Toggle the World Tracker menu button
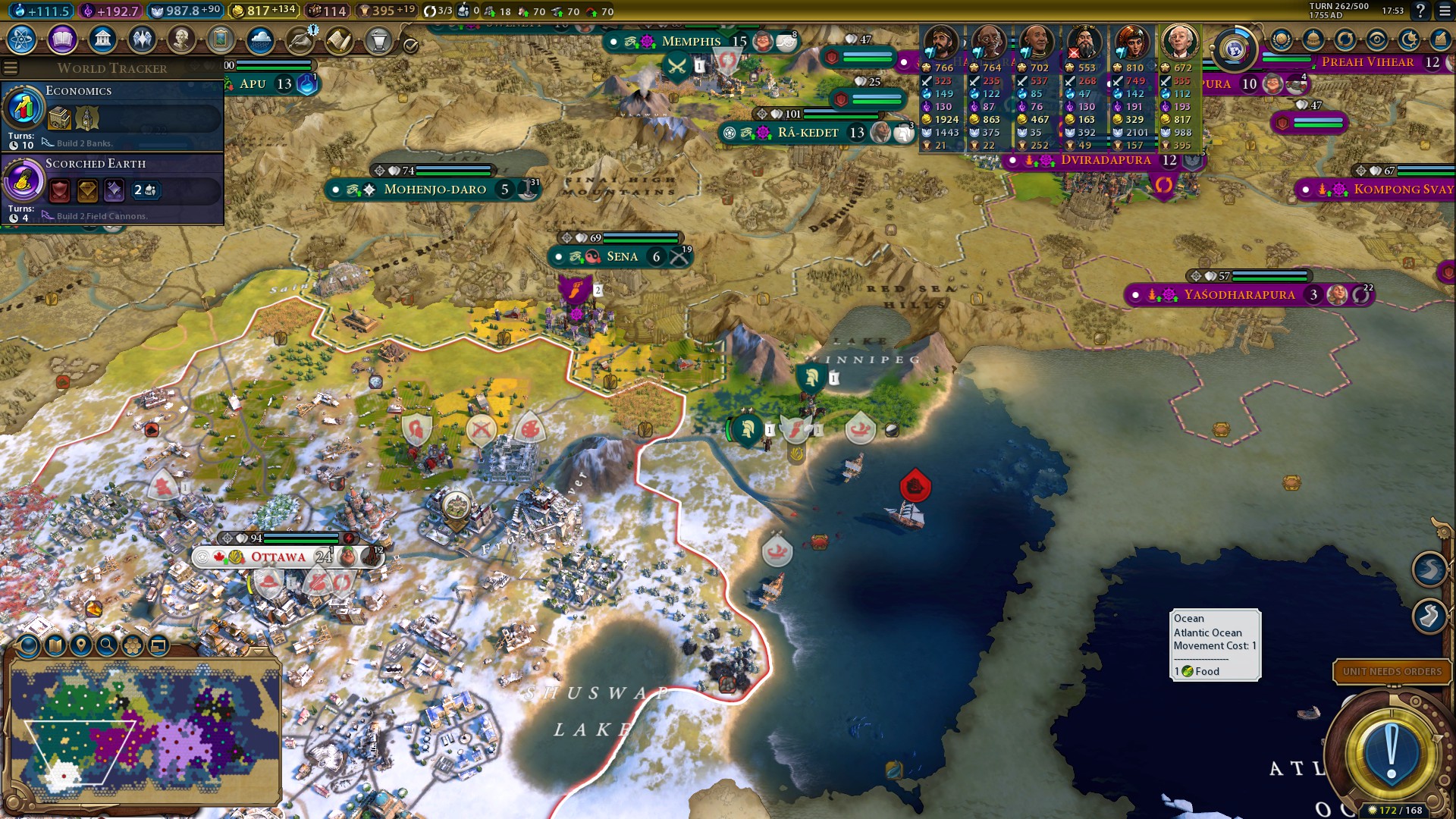This screenshot has width=1456, height=819. [x=11, y=68]
